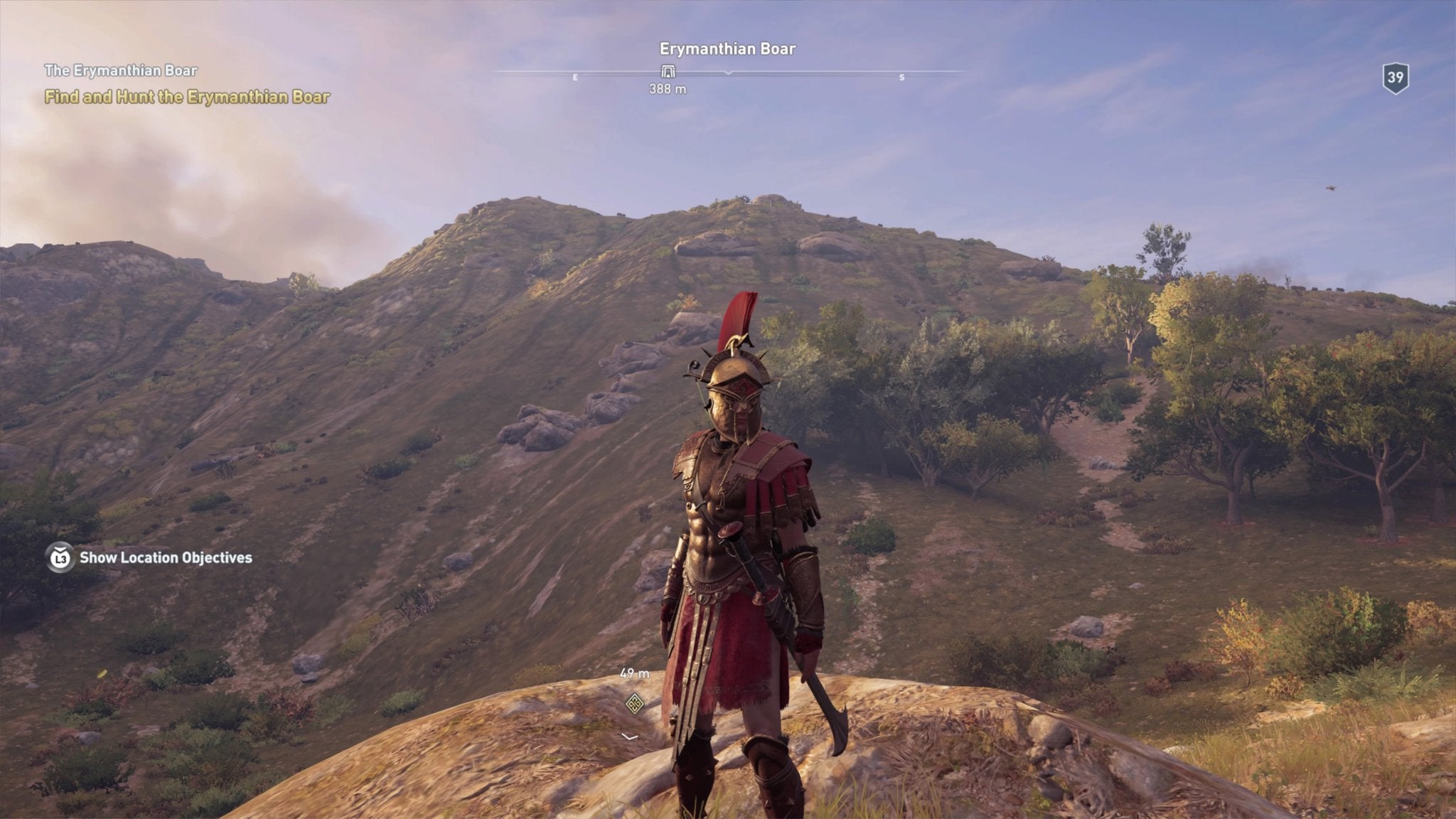Select the 388 m landmark distance marker
The width and height of the screenshot is (1456, 819).
point(667,90)
